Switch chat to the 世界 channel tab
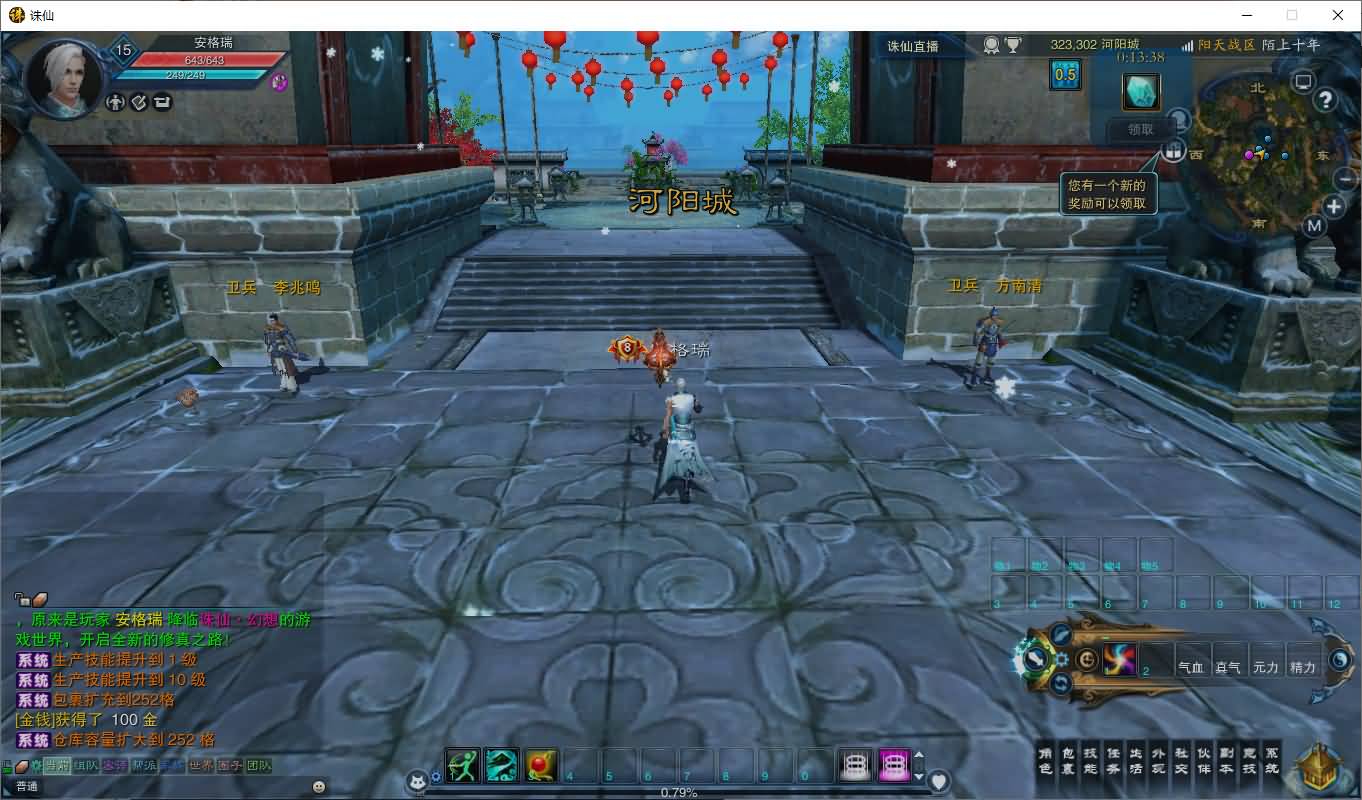The width and height of the screenshot is (1362, 800). (x=201, y=766)
